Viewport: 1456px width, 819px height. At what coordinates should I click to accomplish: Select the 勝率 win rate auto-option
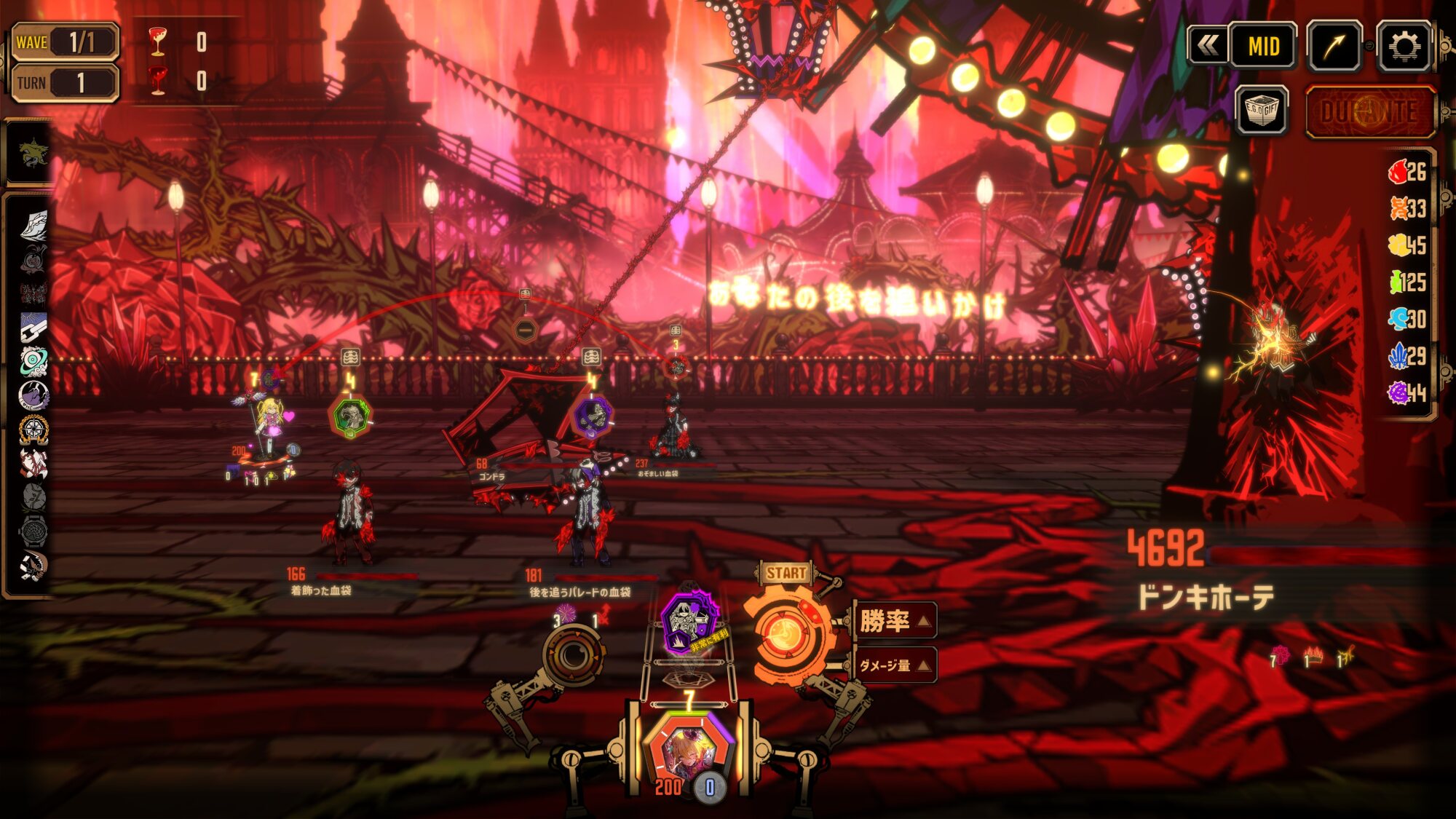click(x=895, y=621)
